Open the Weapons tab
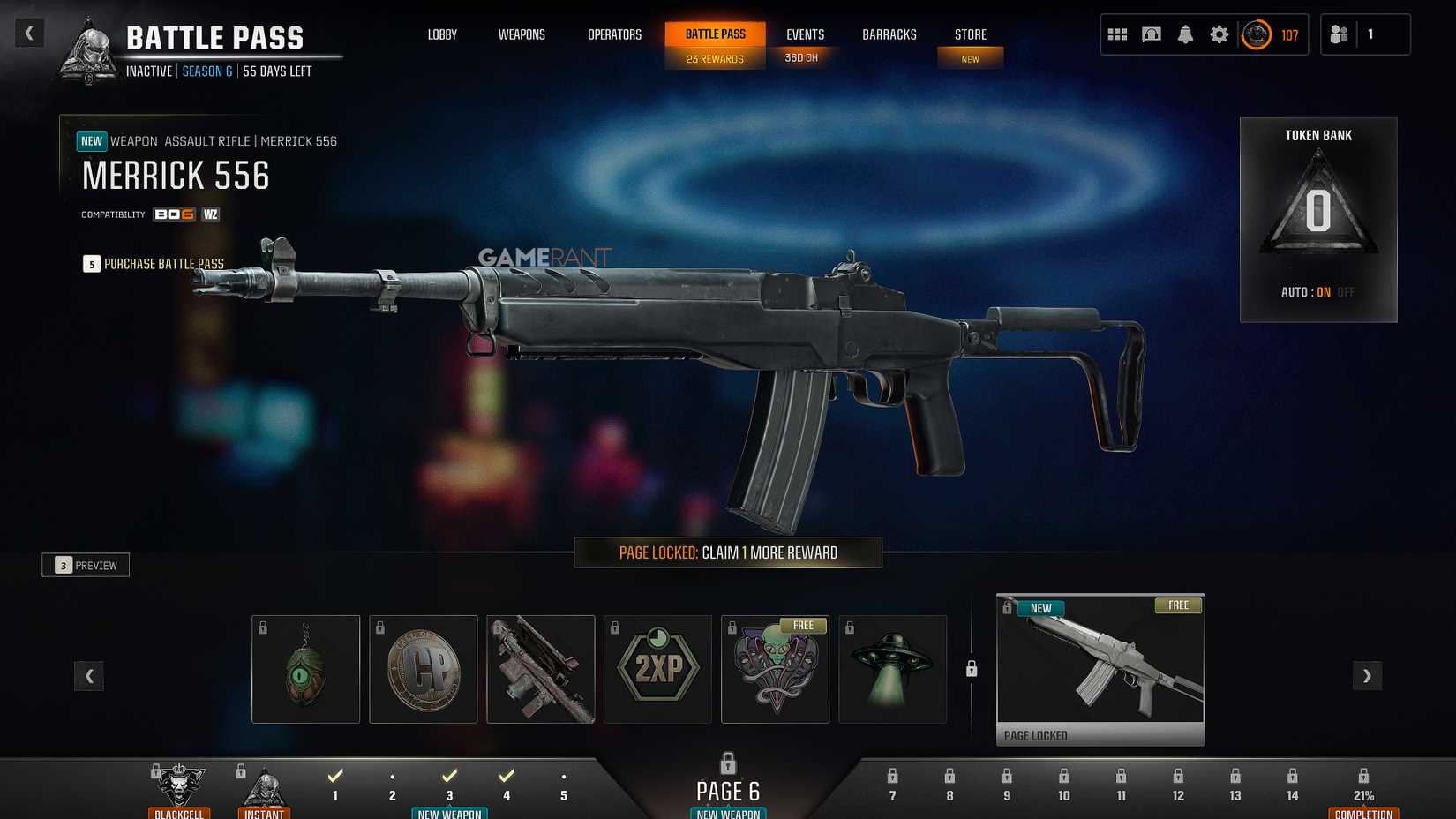Image resolution: width=1456 pixels, height=819 pixels. [522, 35]
